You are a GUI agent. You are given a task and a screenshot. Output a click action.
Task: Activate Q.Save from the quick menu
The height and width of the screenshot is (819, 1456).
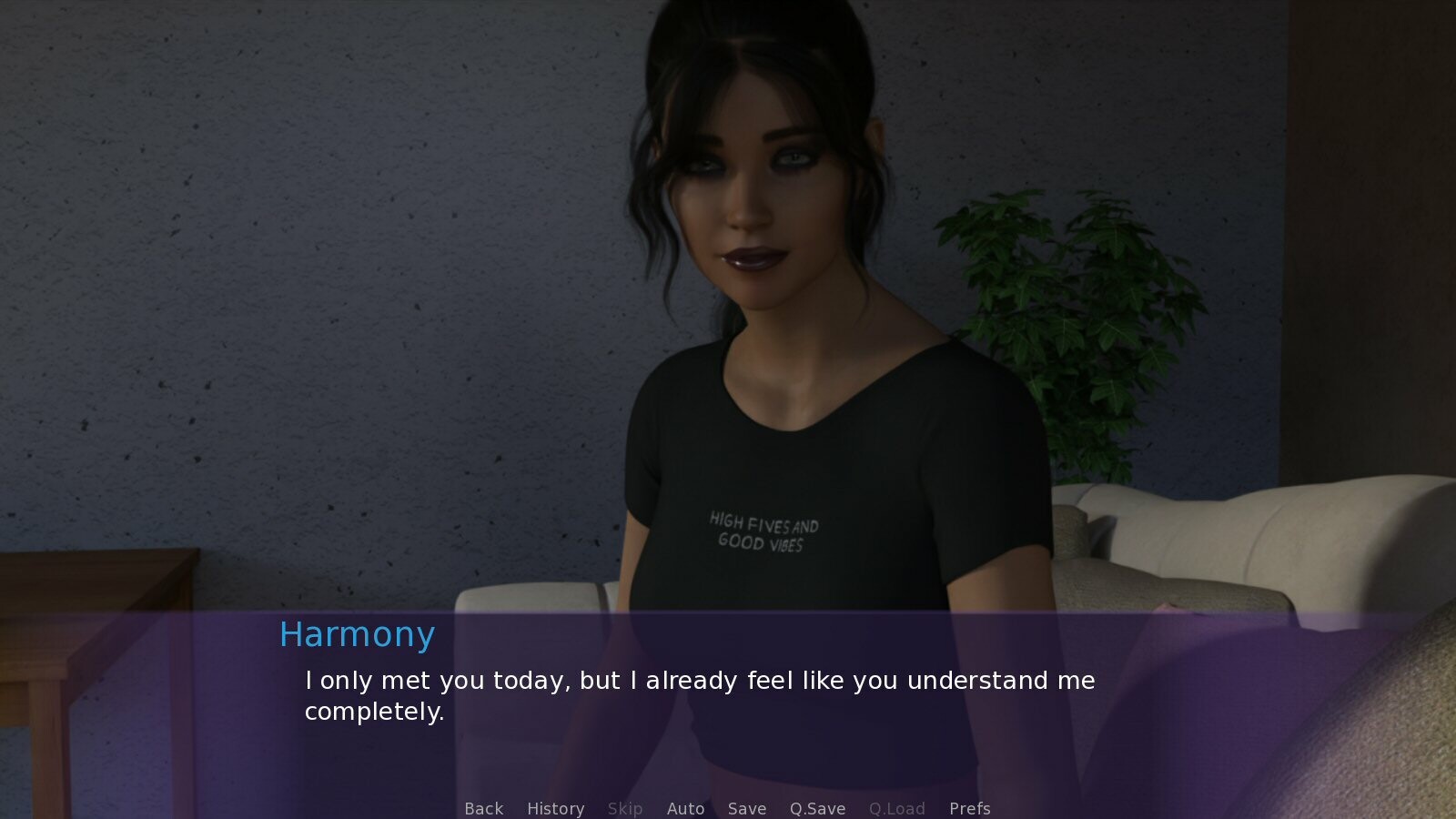pos(816,808)
